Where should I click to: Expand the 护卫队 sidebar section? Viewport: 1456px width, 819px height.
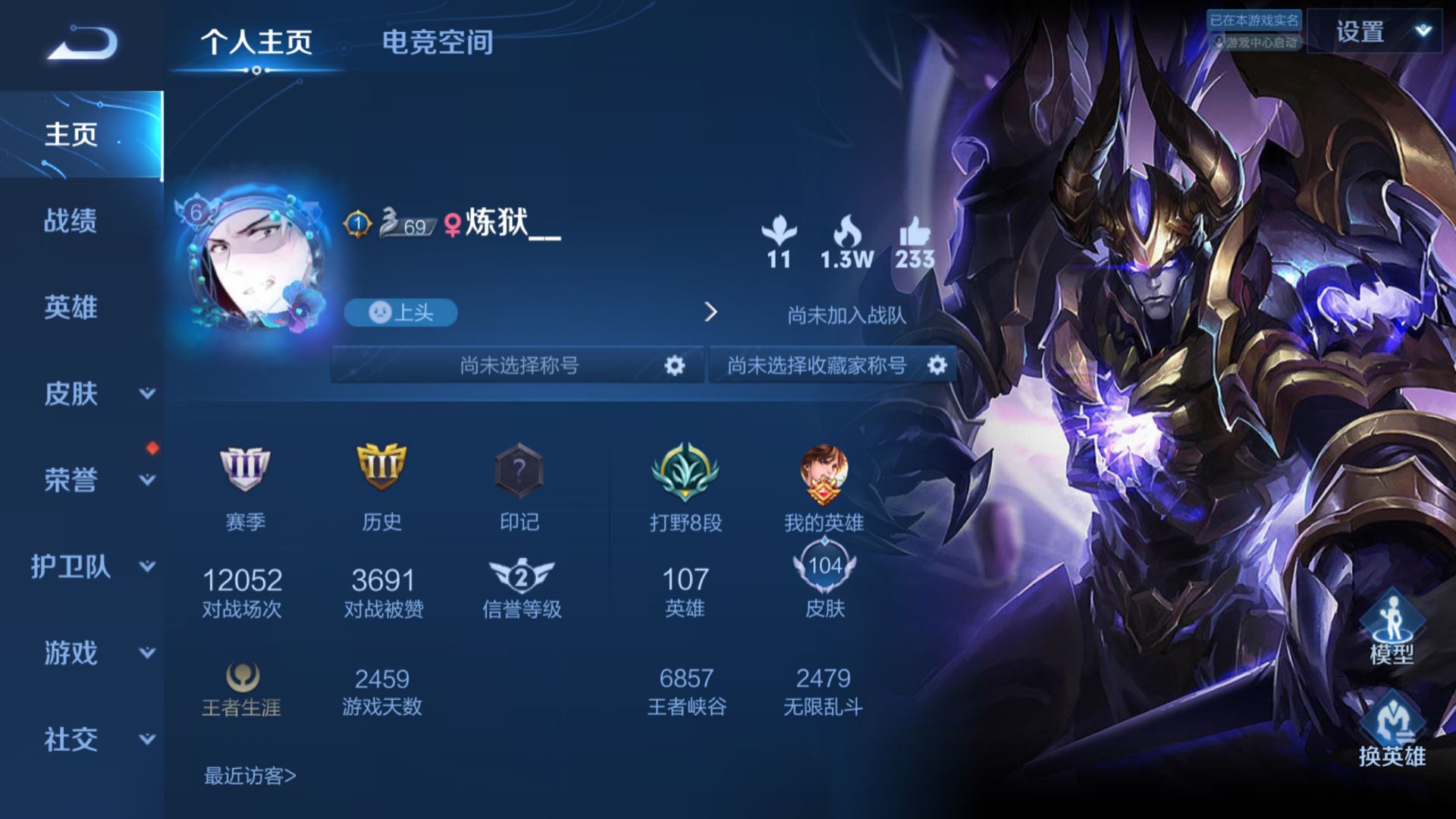click(x=147, y=566)
